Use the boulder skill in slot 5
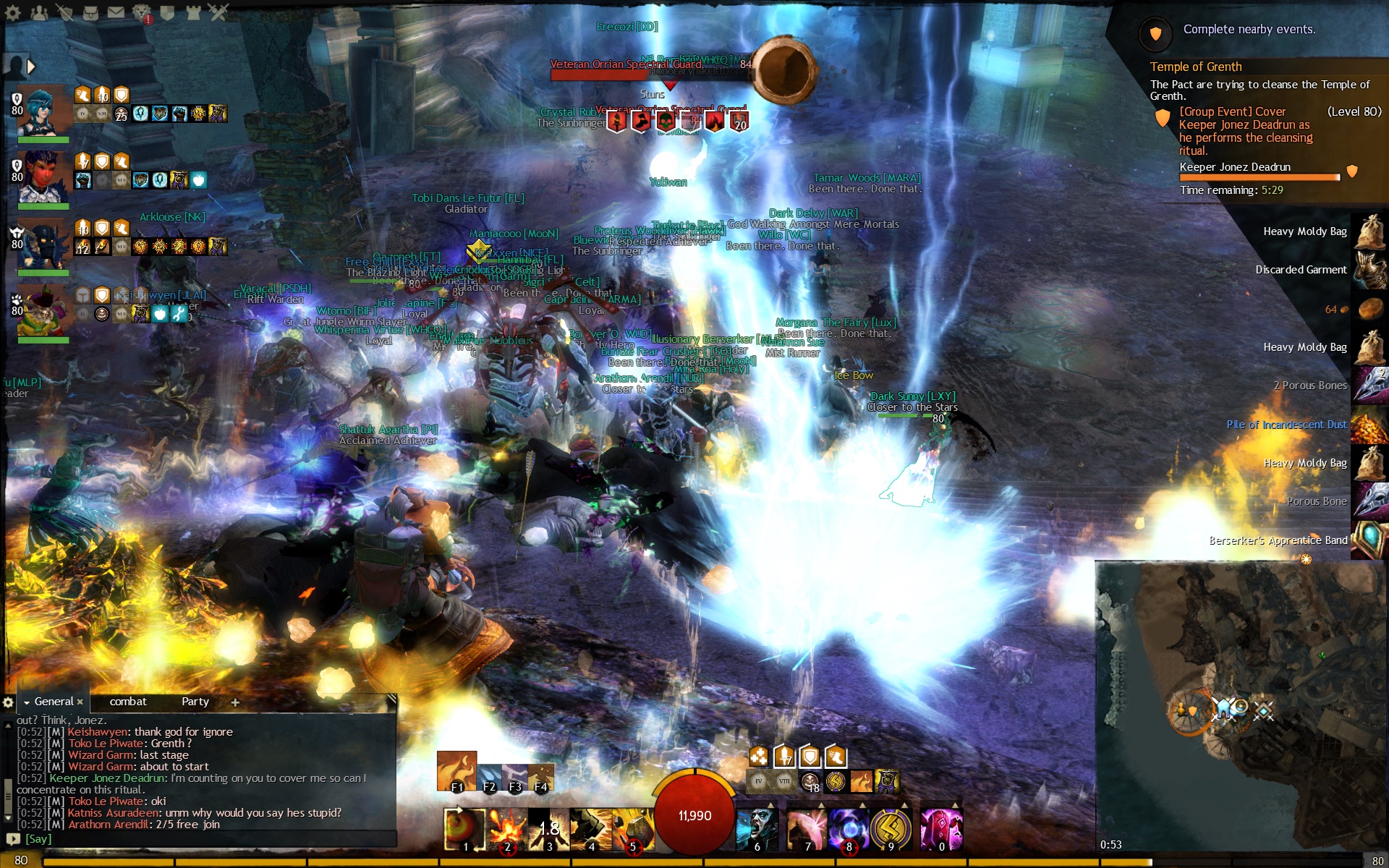 [x=633, y=829]
